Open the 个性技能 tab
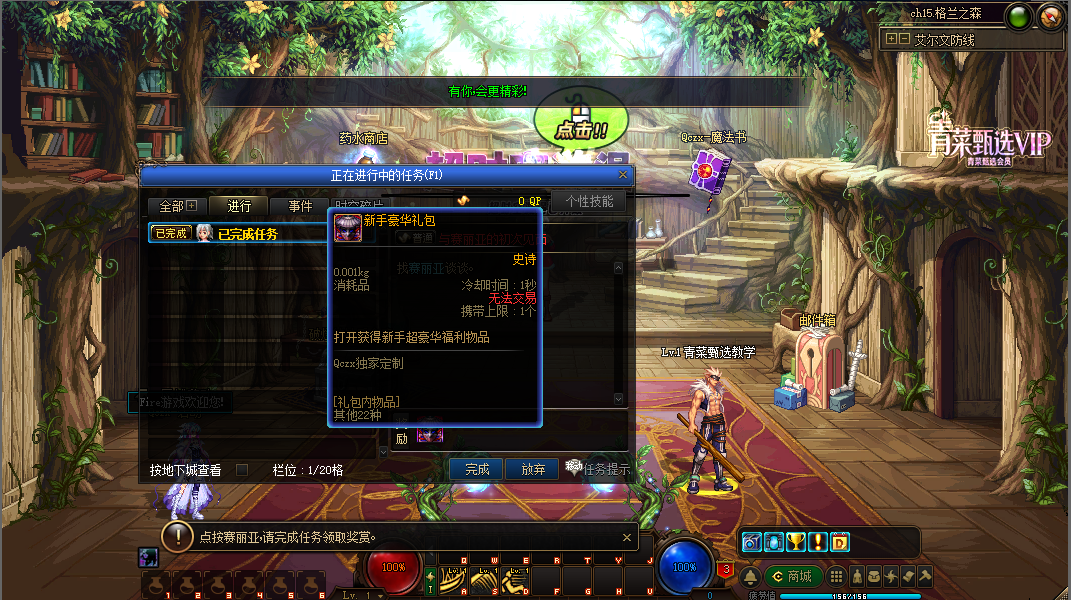Viewport: 1071px width, 600px height. tap(590, 201)
